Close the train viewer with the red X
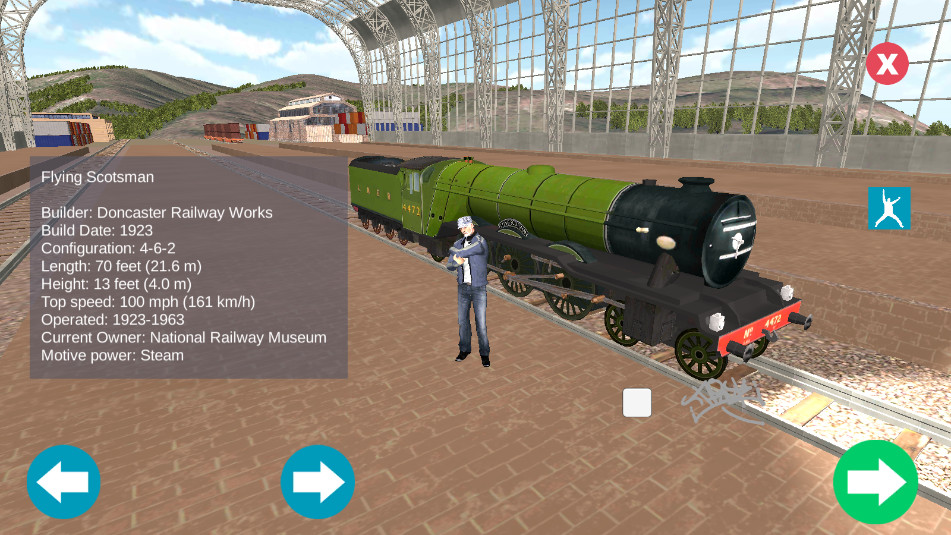The image size is (951, 535). (887, 64)
